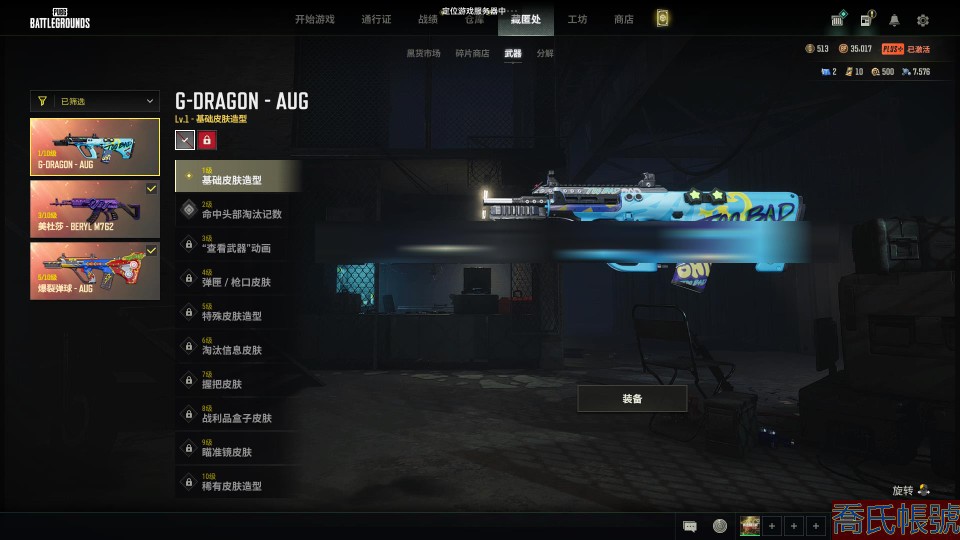Image resolution: width=960 pixels, height=540 pixels.
Task: Switch to the 碎片商店 tab
Action: pyautogui.click(x=472, y=53)
